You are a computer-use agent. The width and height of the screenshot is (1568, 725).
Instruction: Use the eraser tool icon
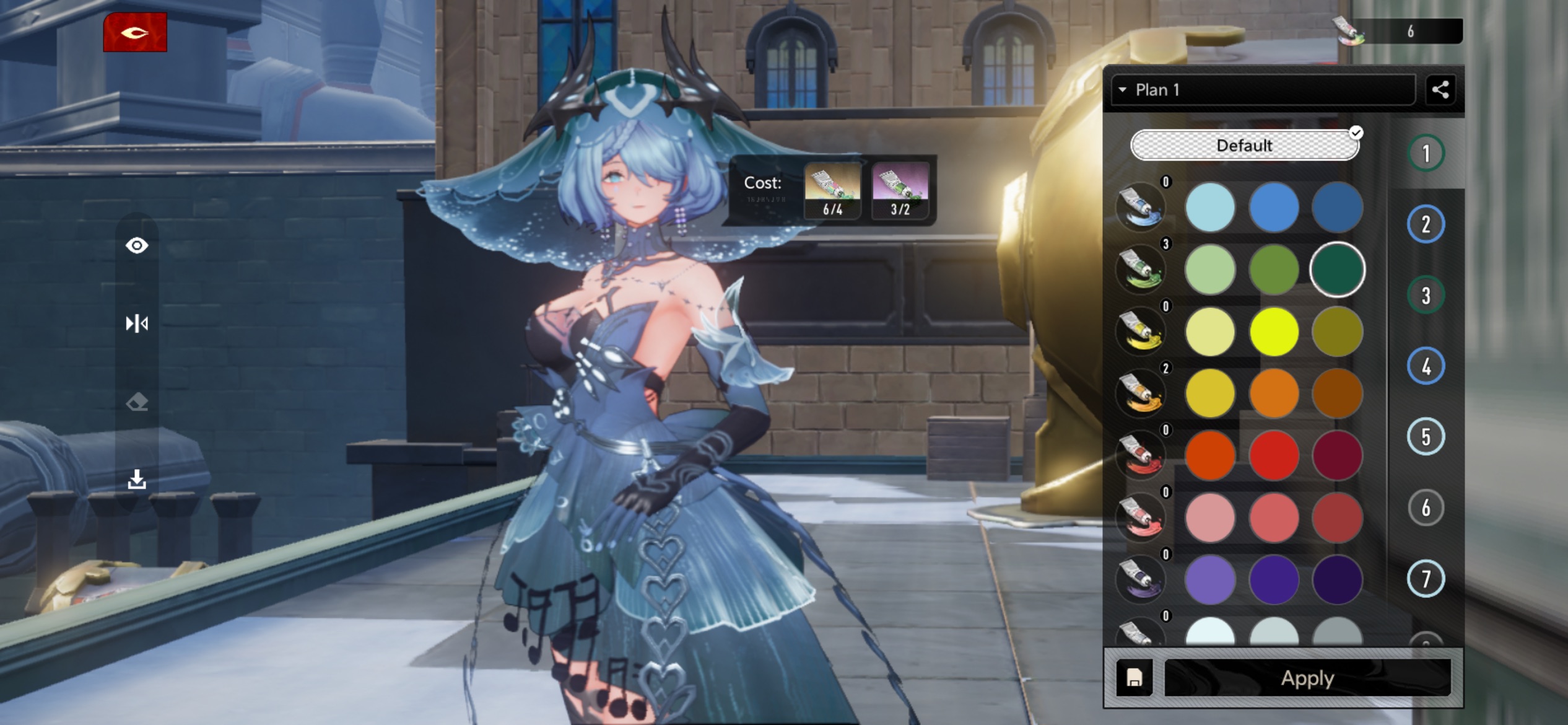point(137,402)
